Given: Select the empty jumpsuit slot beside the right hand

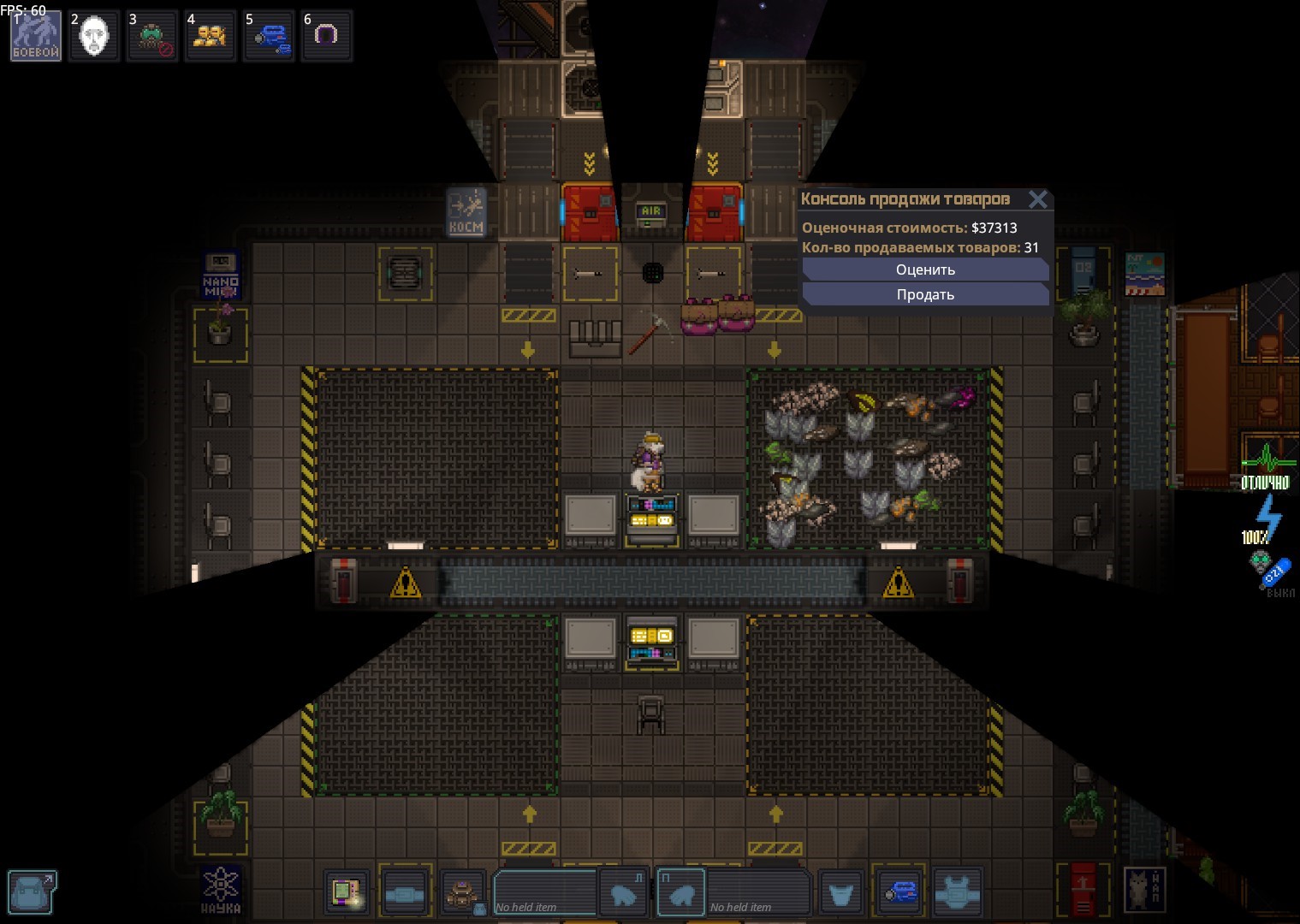Looking at the screenshot, I should [x=840, y=894].
